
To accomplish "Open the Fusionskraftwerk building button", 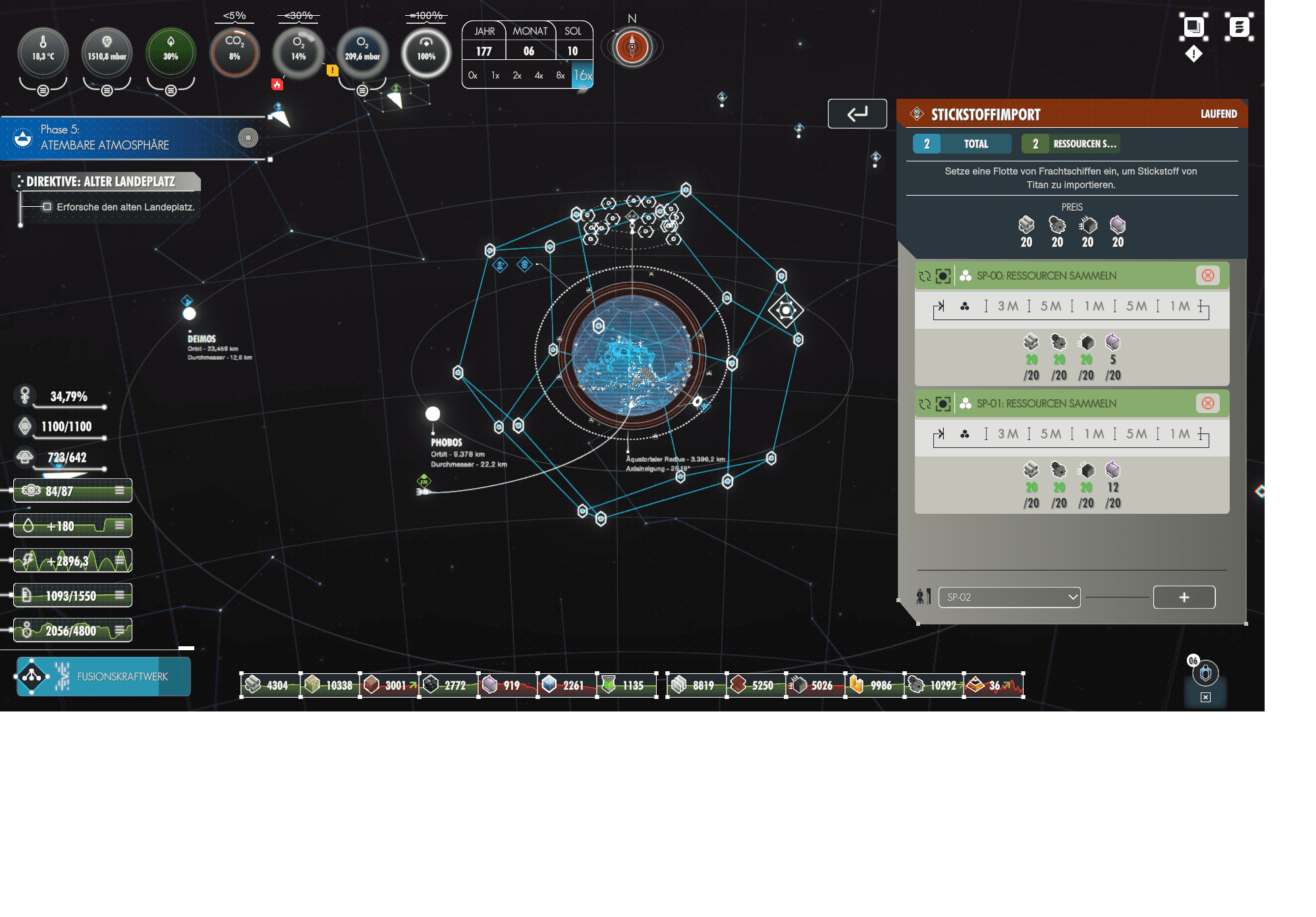I will [103, 677].
